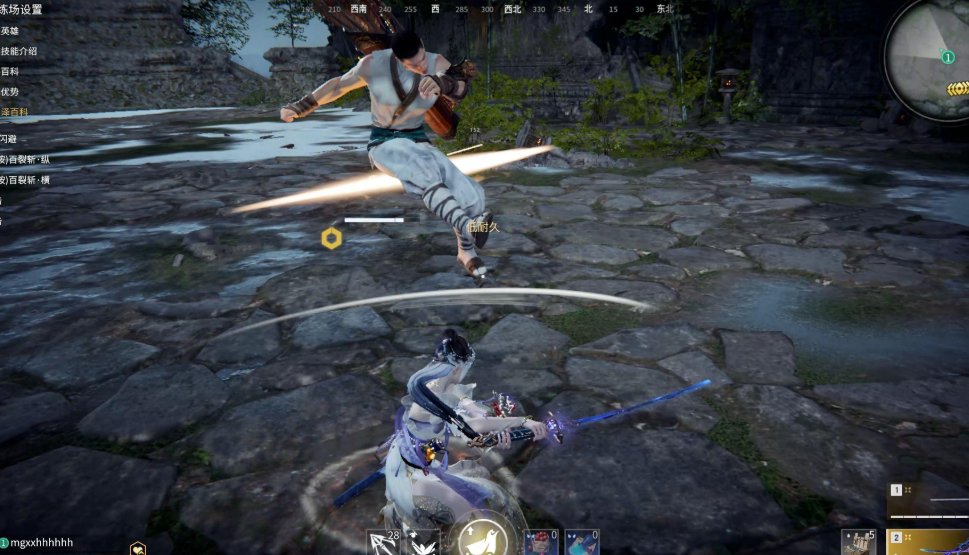Image resolution: width=969 pixels, height=555 pixels.
Task: Click the player name mgxxhhhhhh
Action: [x=42, y=543]
